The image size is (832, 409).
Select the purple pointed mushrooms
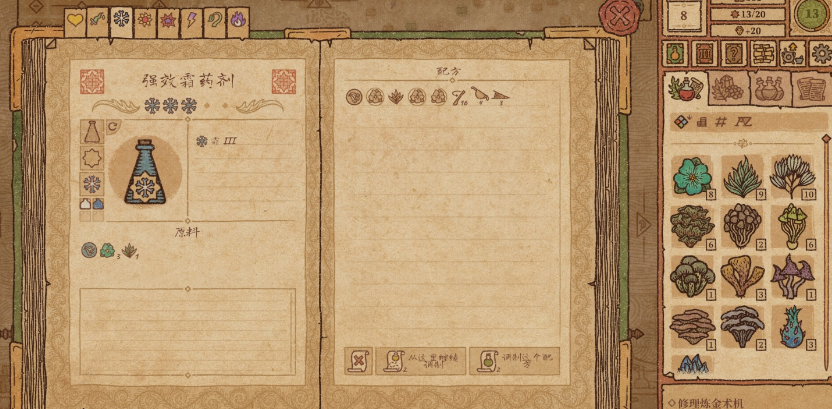point(791,275)
